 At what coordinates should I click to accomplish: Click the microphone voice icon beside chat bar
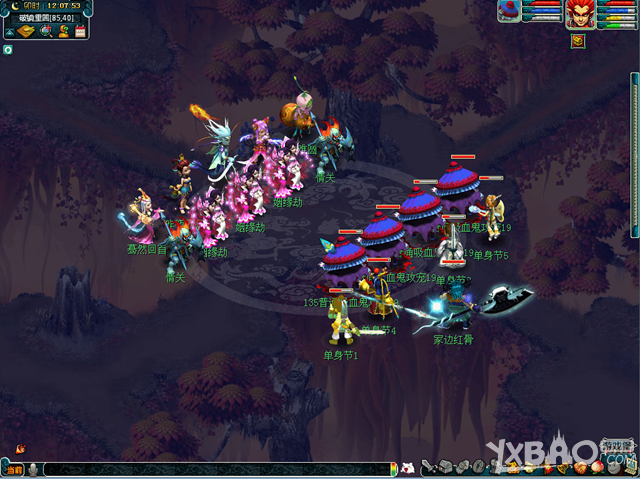pyautogui.click(x=33, y=469)
